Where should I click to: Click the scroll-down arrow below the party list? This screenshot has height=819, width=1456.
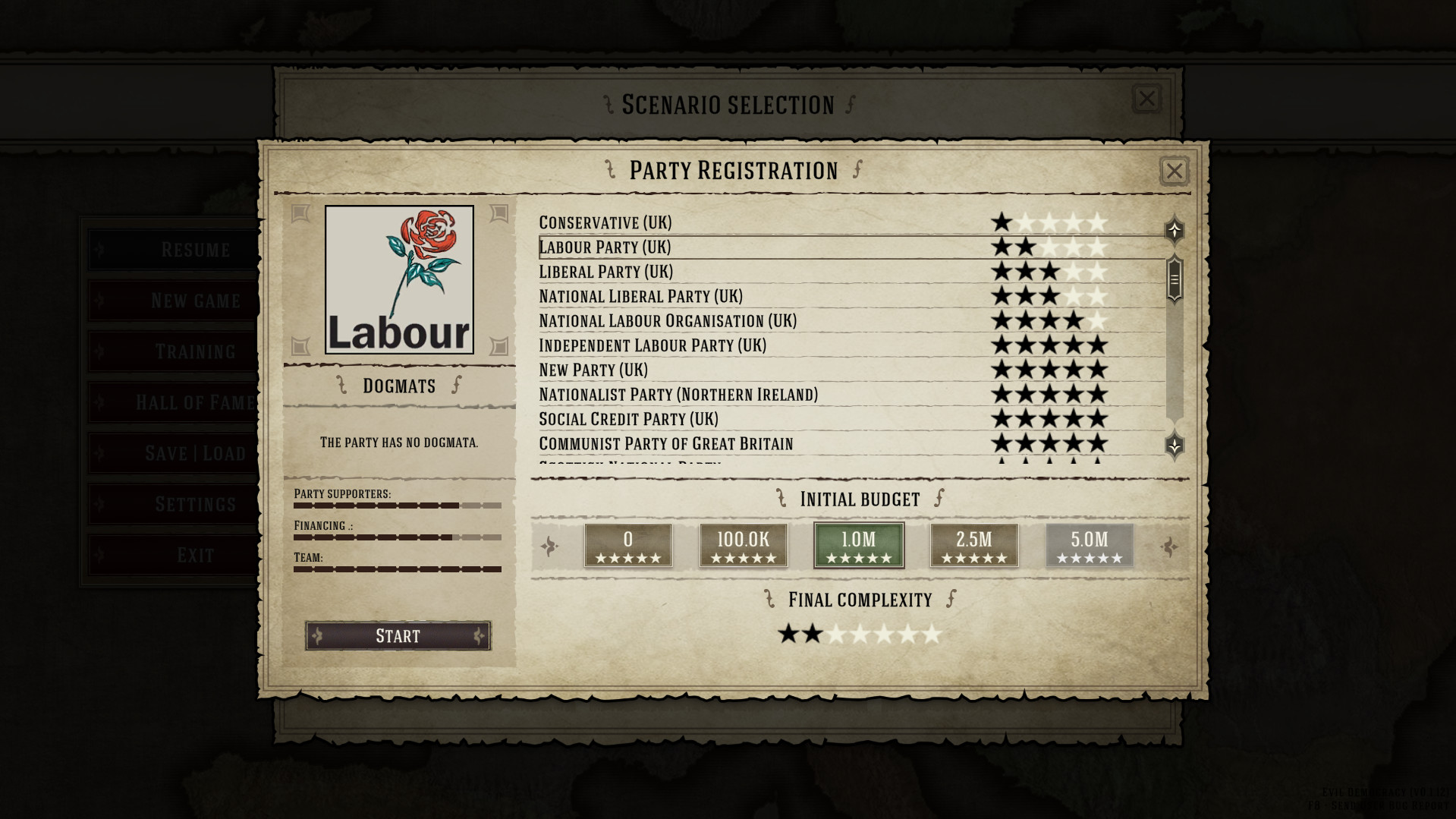coord(1175,446)
